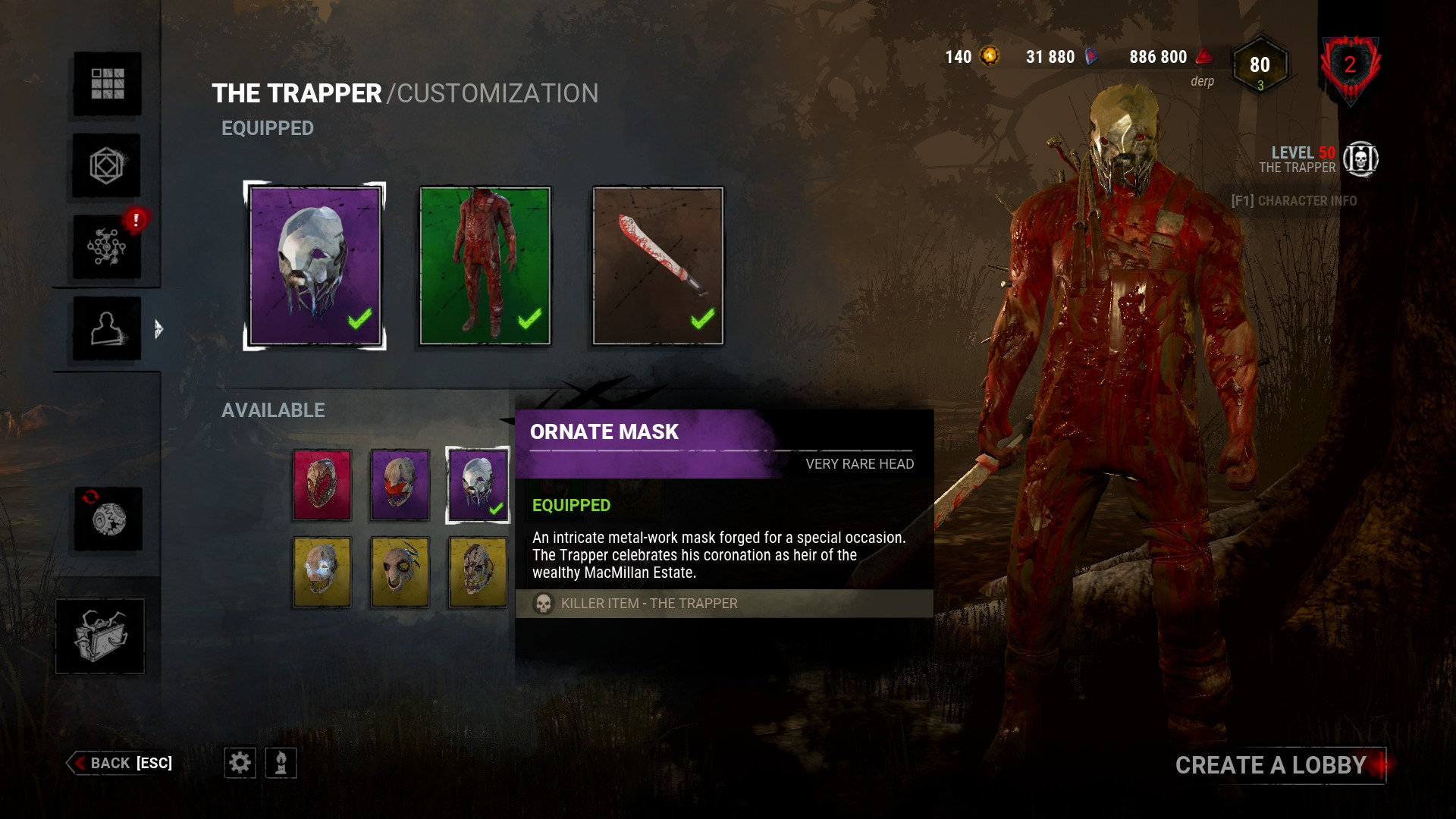Image resolution: width=1456 pixels, height=819 pixels.
Task: Equip the purple mask with red cheek
Action: (x=400, y=485)
